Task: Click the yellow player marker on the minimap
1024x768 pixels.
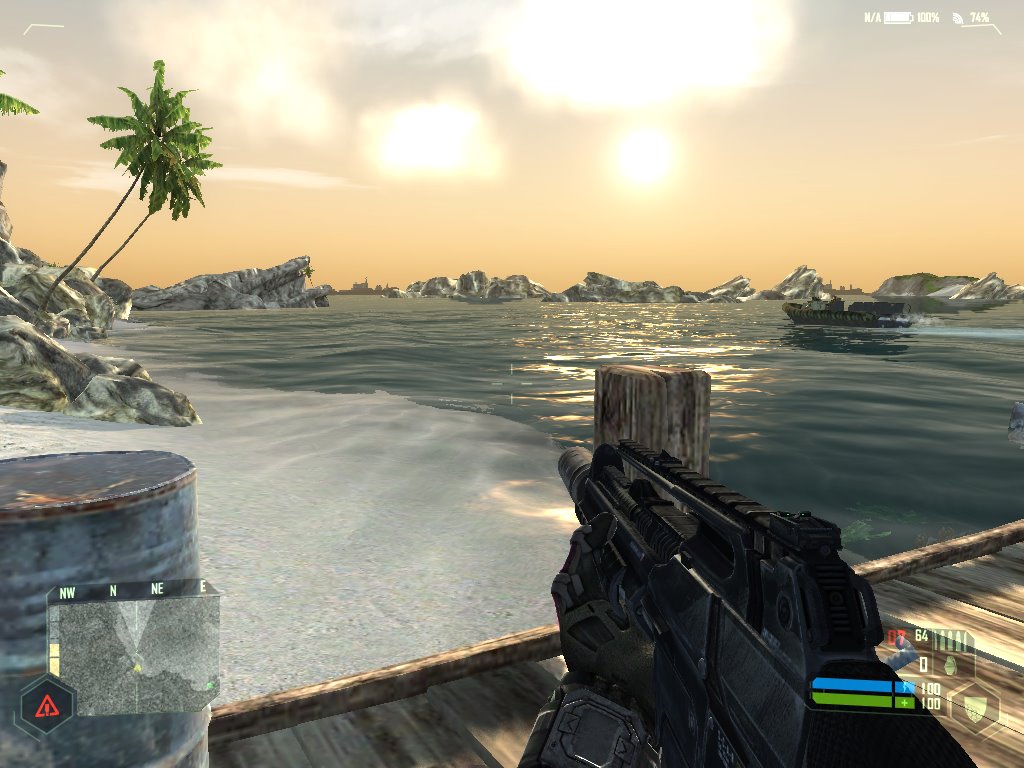Action: point(137,666)
